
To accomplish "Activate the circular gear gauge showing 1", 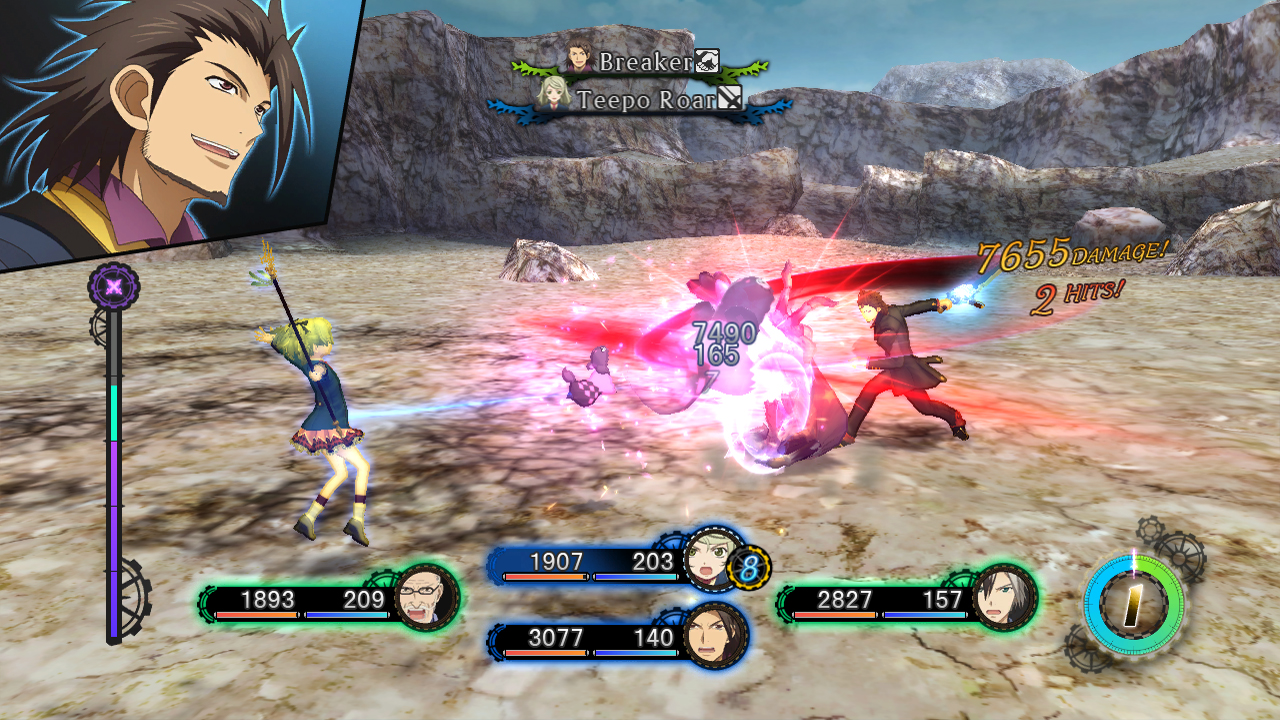I will [x=1134, y=605].
